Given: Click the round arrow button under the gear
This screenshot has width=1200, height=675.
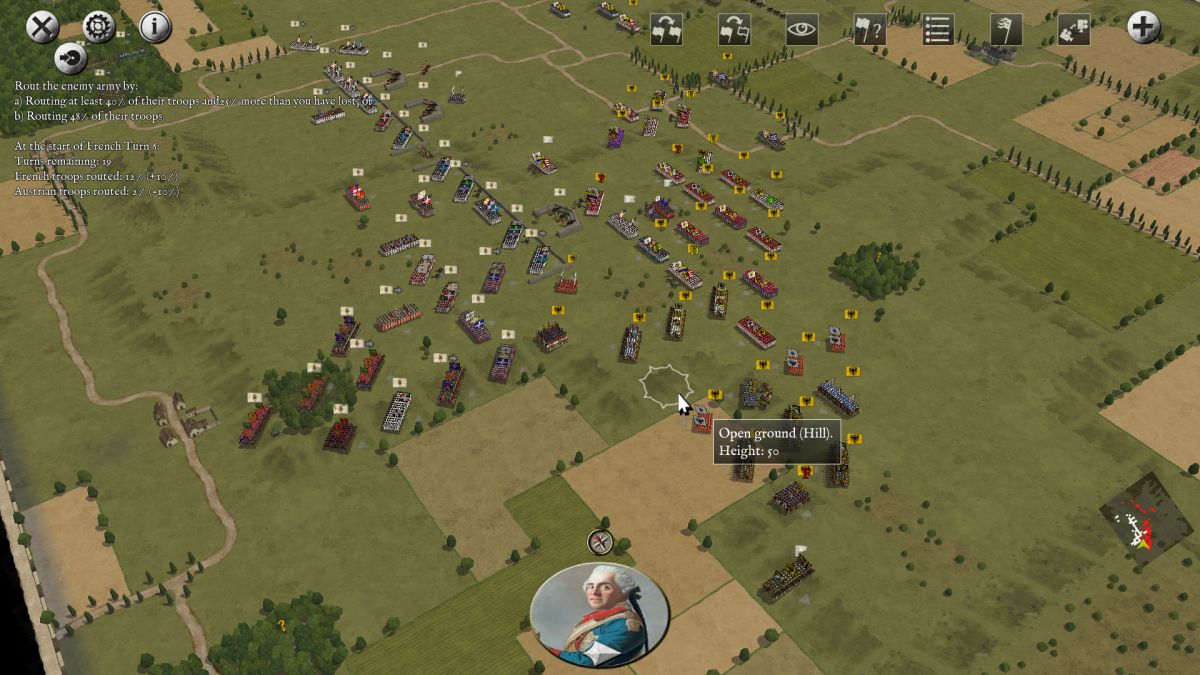Looking at the screenshot, I should (70, 58).
